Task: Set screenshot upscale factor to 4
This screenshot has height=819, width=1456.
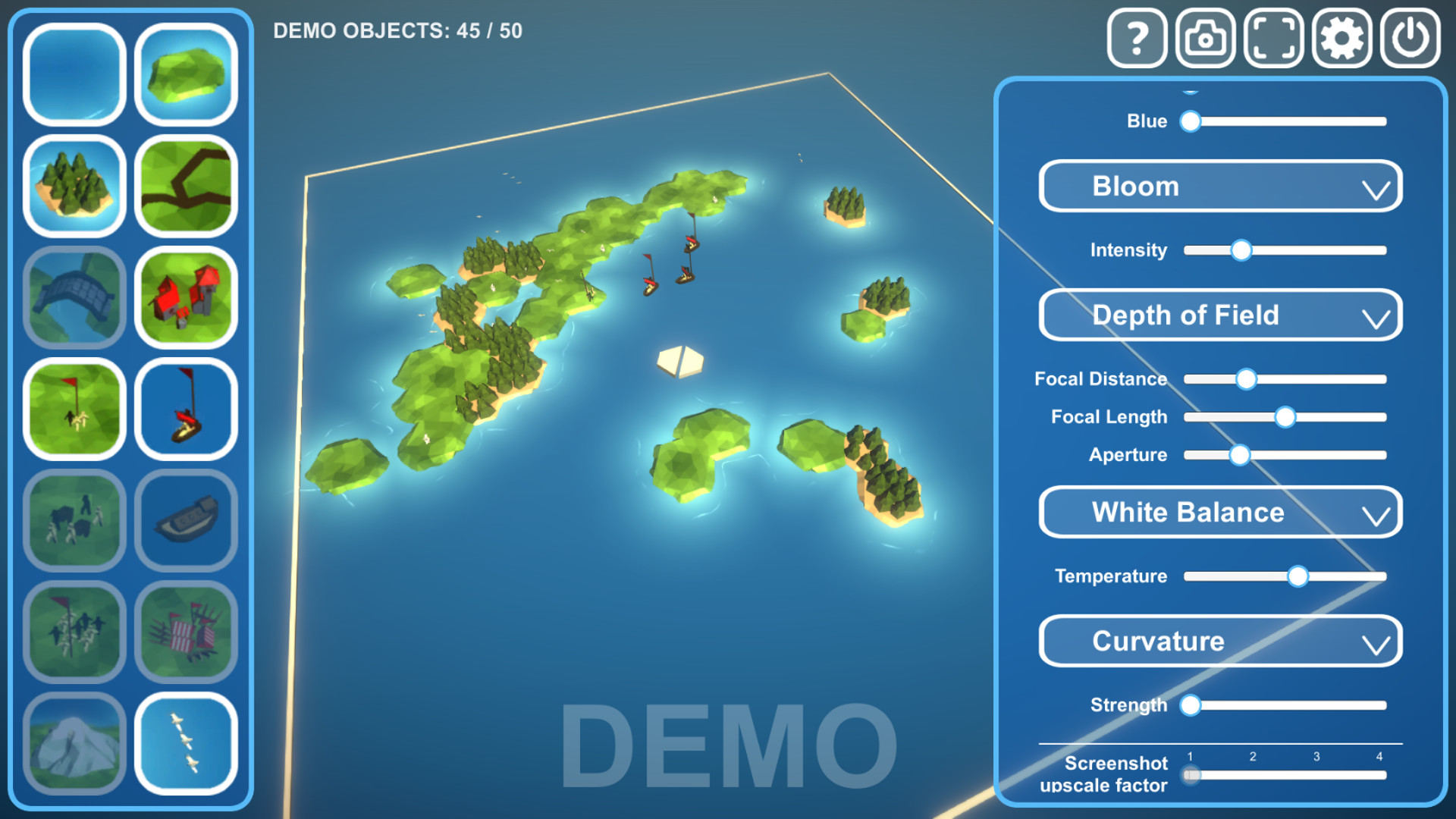Action: (x=1379, y=774)
